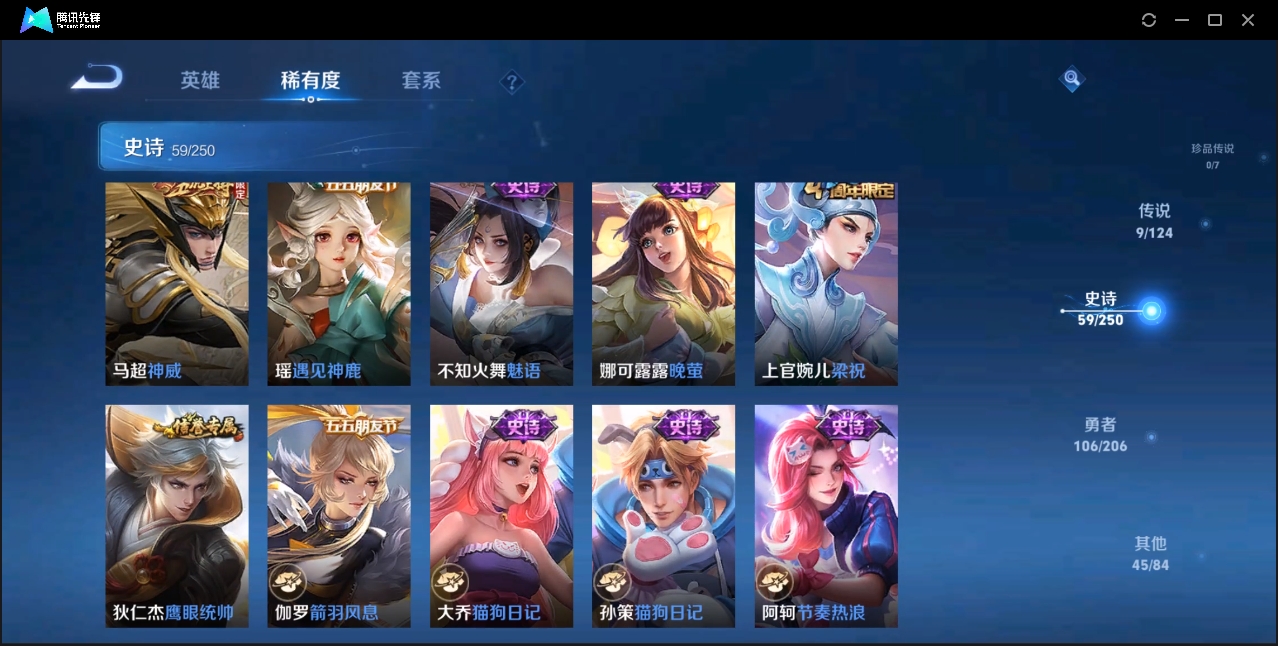Select the 马超 神威 skin card
This screenshot has width=1278, height=646.
177,284
